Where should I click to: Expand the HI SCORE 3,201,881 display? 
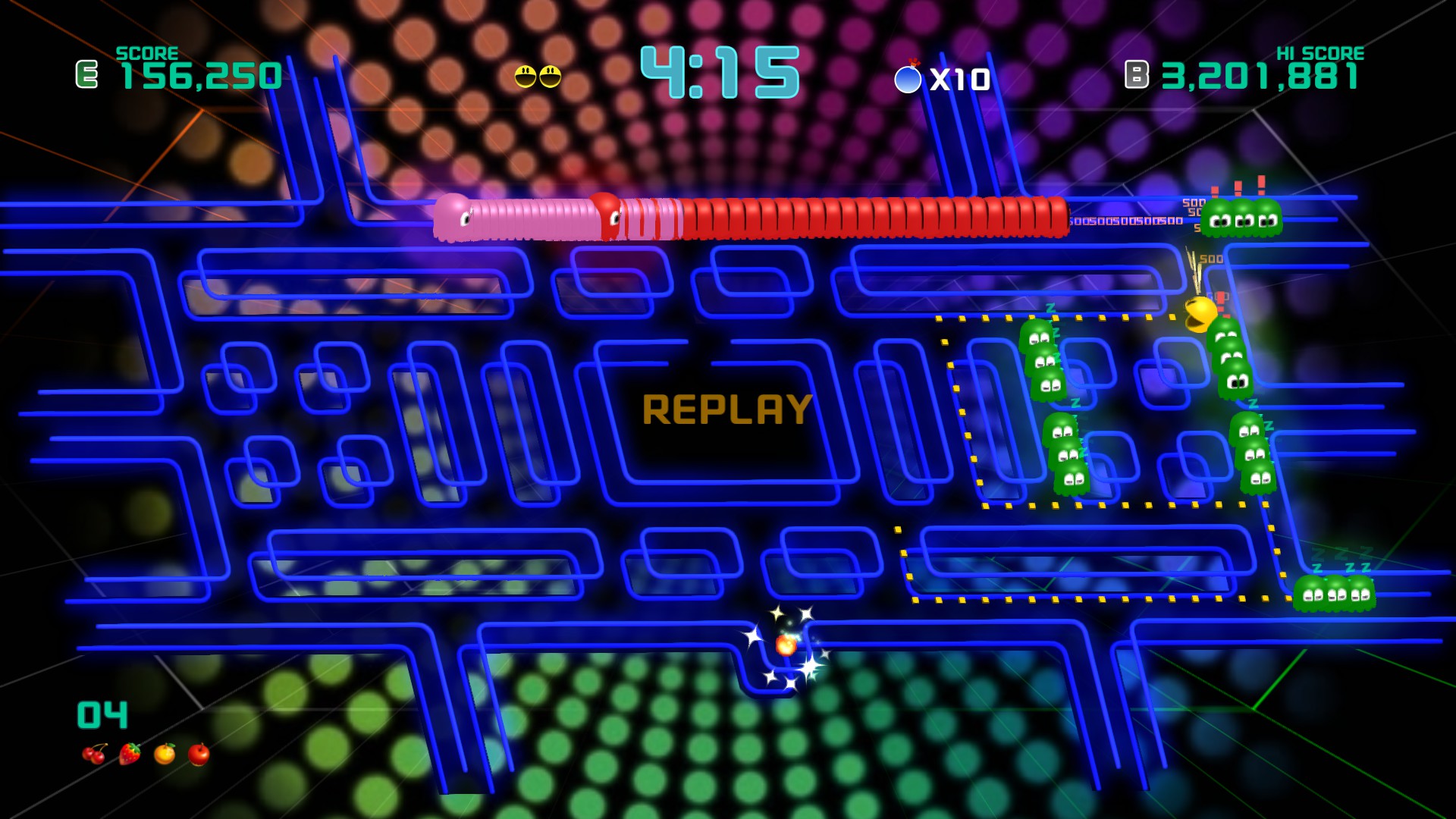[1259, 76]
